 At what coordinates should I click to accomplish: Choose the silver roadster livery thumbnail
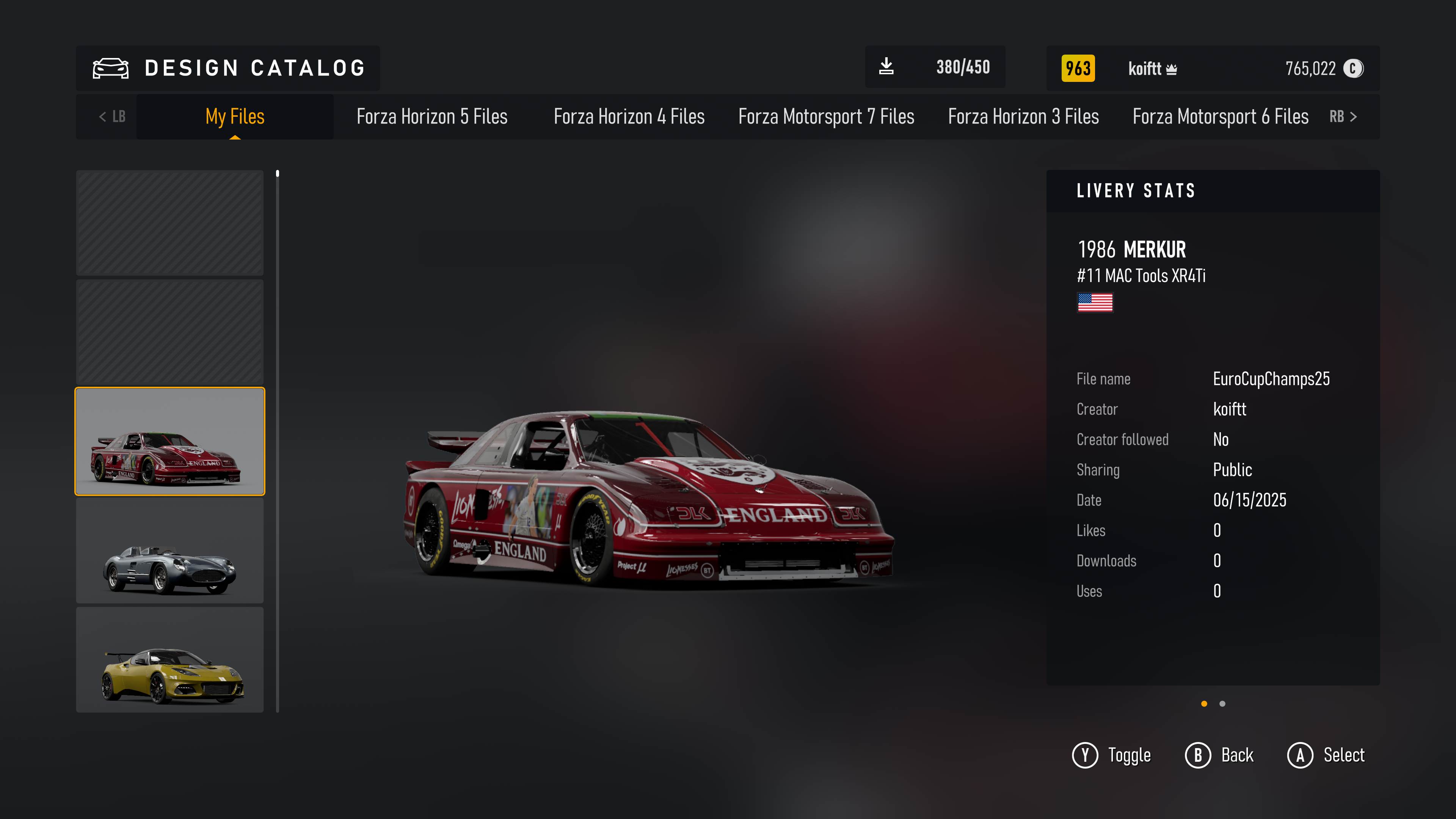[x=169, y=551]
